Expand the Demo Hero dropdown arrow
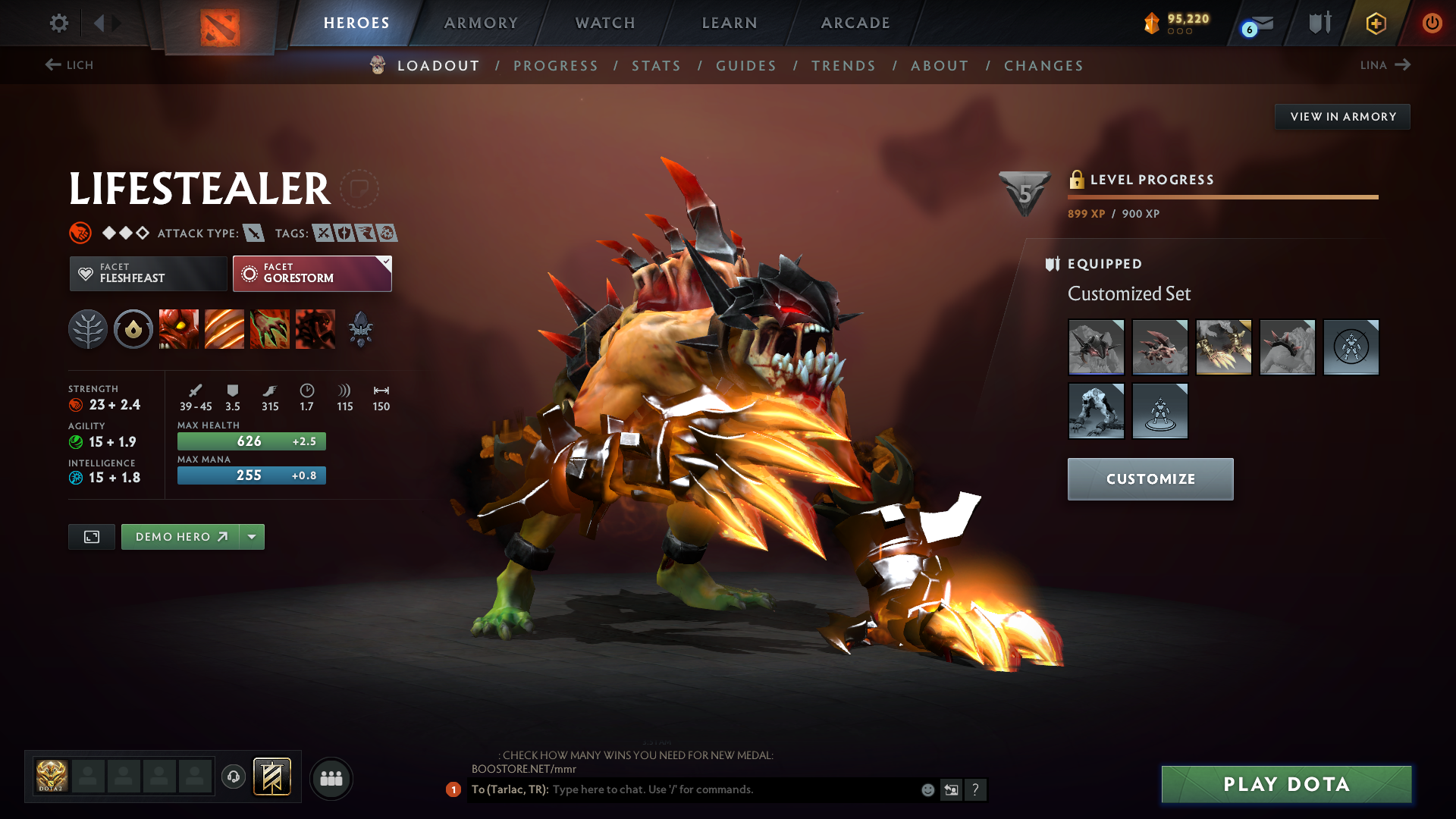1456x819 pixels. coord(252,537)
